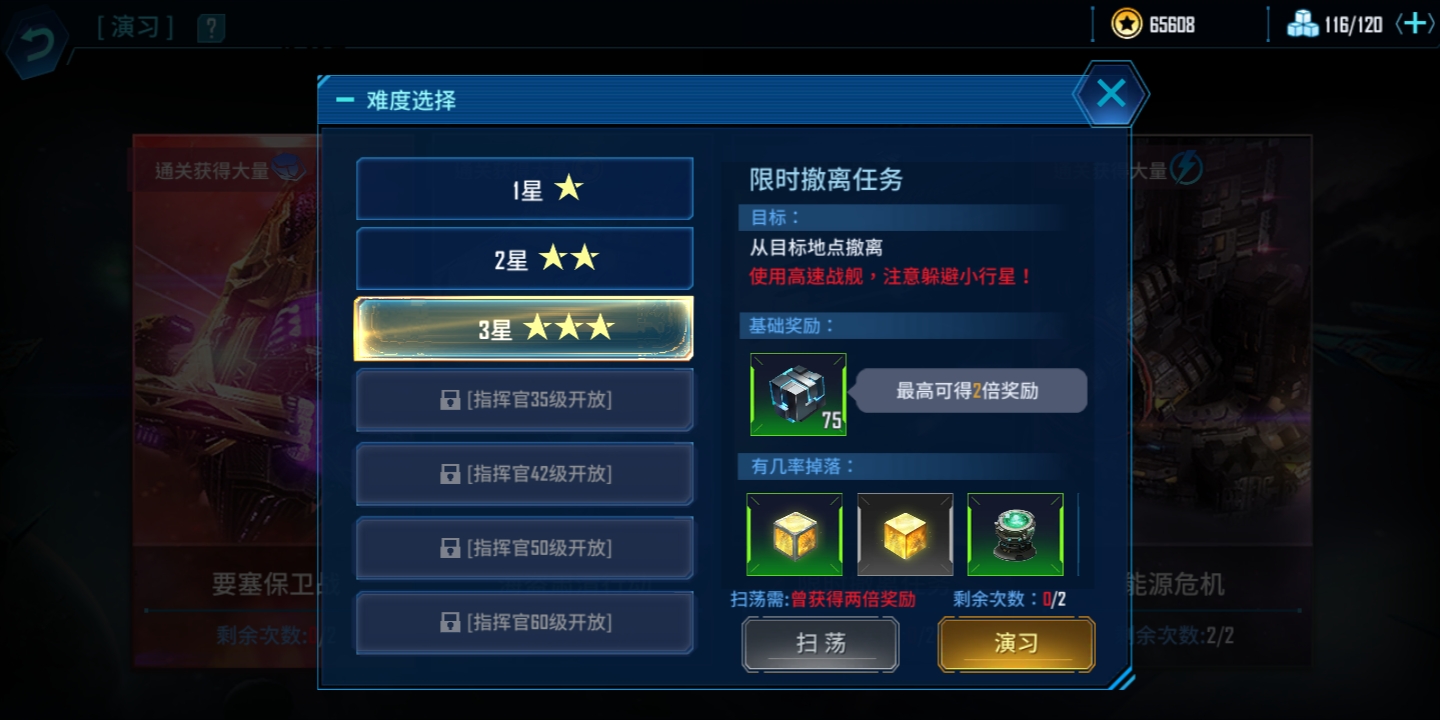Click the [演习] label at top left
Screen dimensions: 1440x720
[x=134, y=27]
